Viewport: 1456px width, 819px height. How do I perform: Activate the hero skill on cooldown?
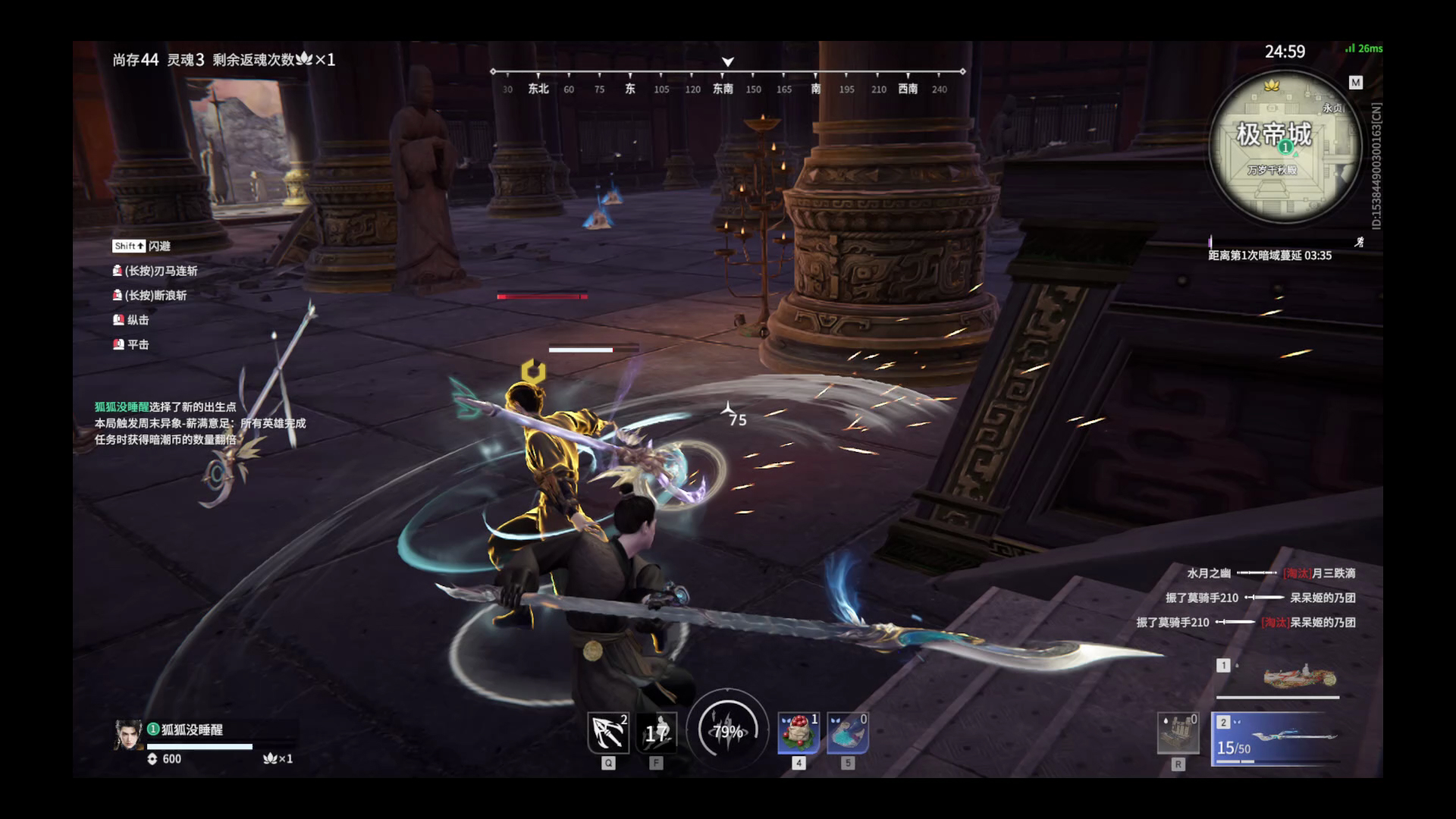click(656, 733)
